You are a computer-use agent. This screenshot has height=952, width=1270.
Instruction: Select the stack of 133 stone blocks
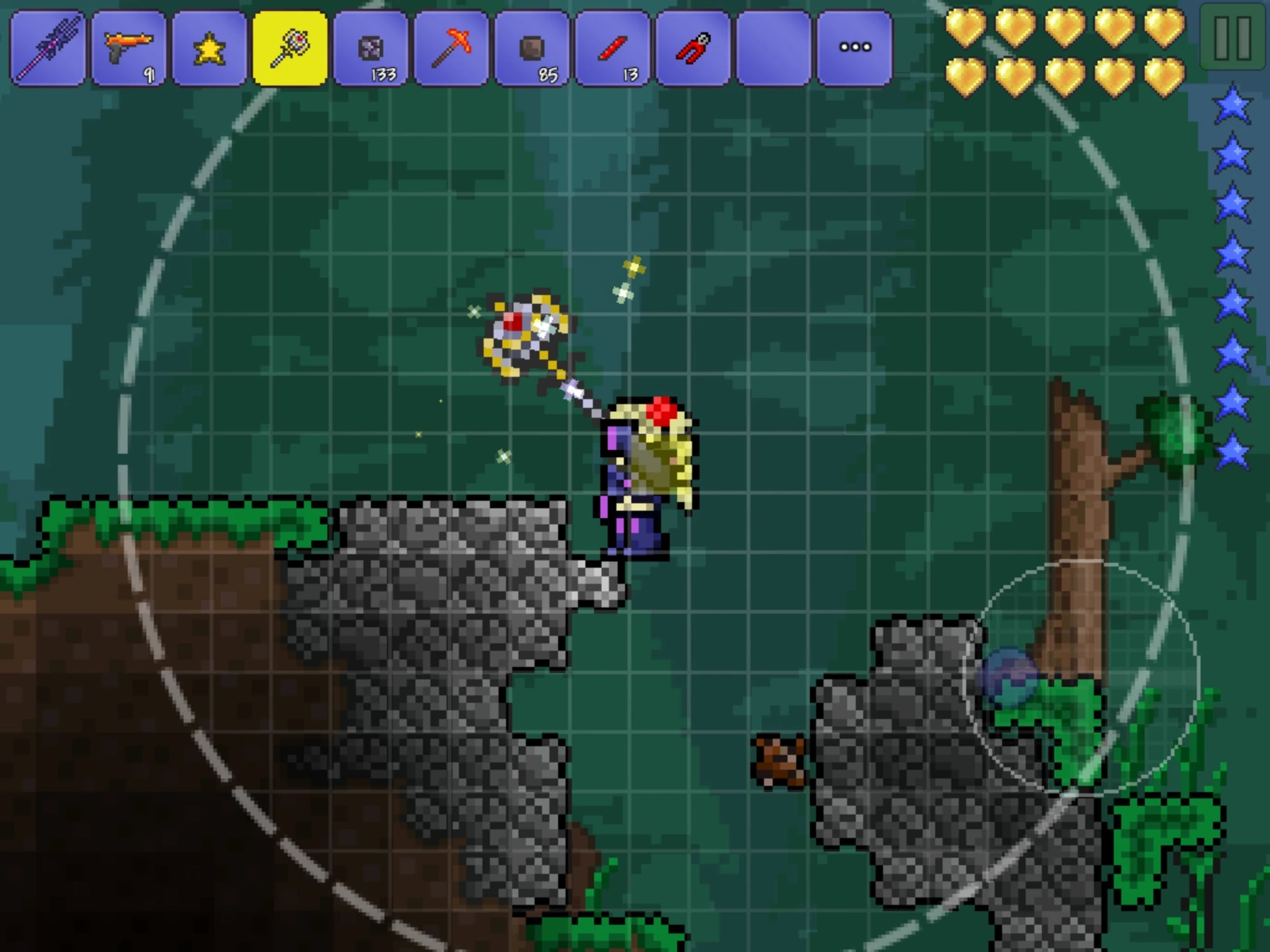click(x=371, y=46)
